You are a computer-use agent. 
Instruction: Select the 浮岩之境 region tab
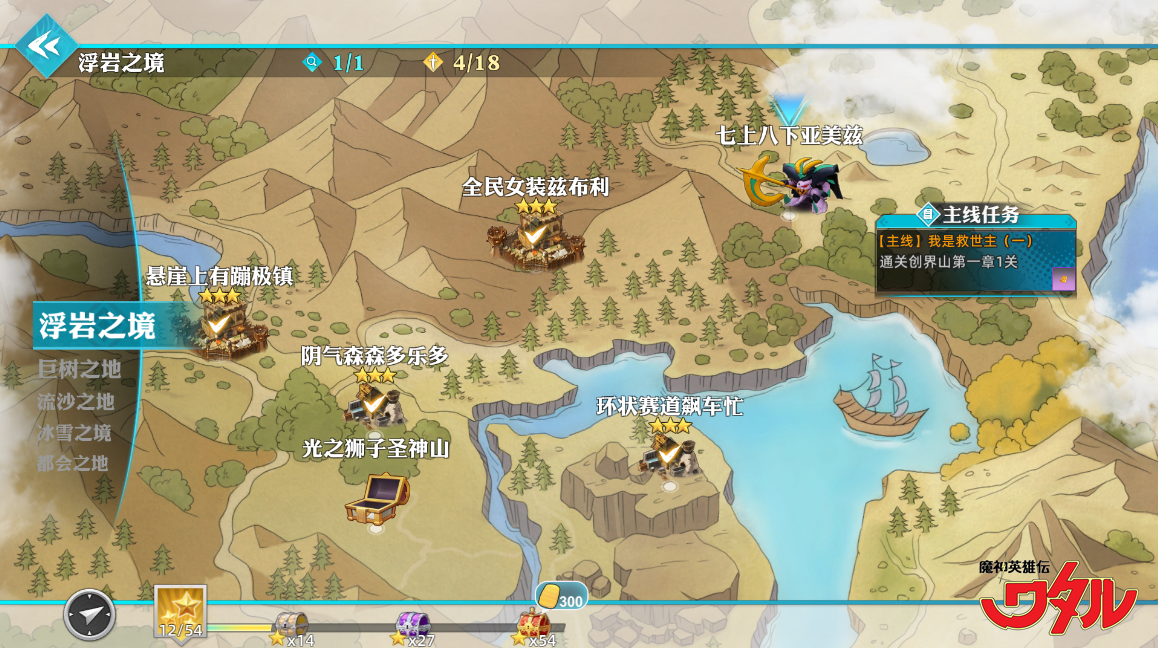coord(98,326)
